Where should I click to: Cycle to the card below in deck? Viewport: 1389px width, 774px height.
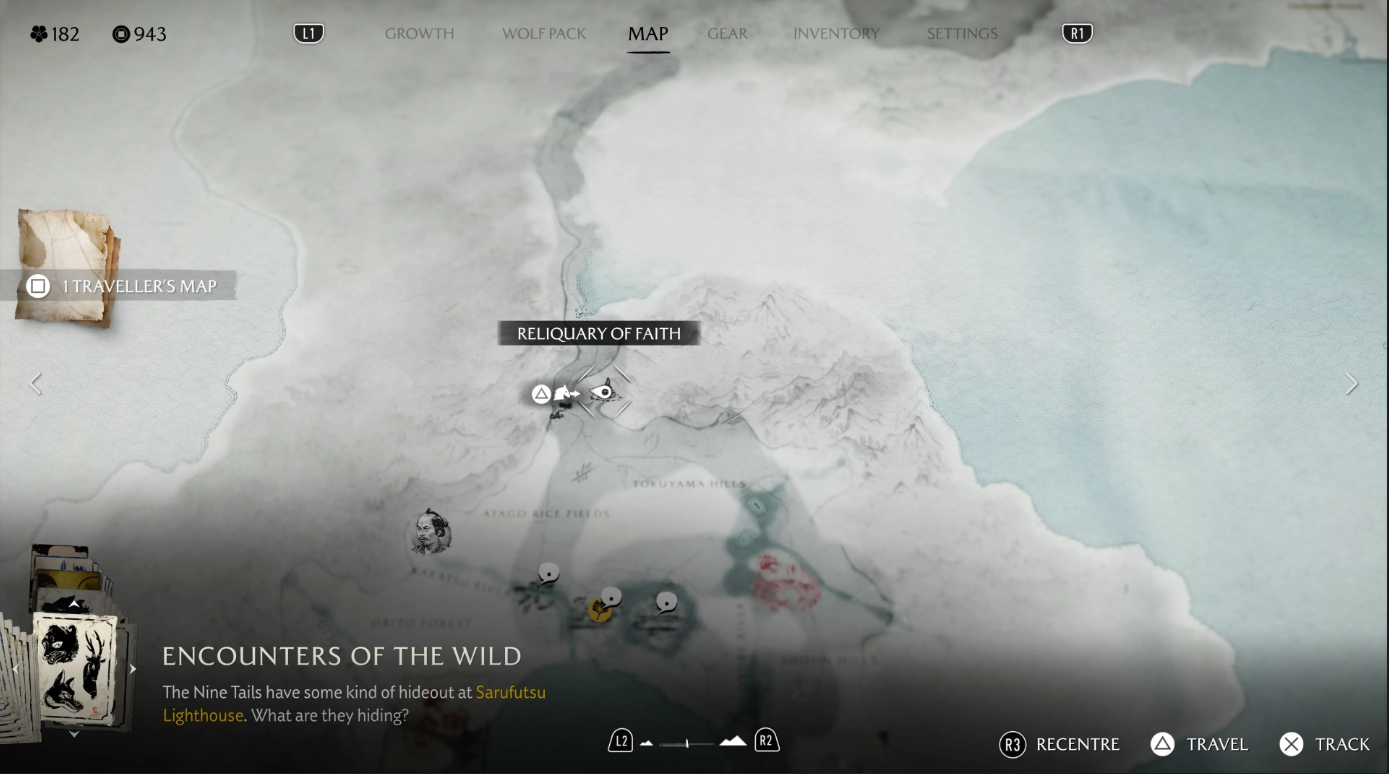pos(74,734)
